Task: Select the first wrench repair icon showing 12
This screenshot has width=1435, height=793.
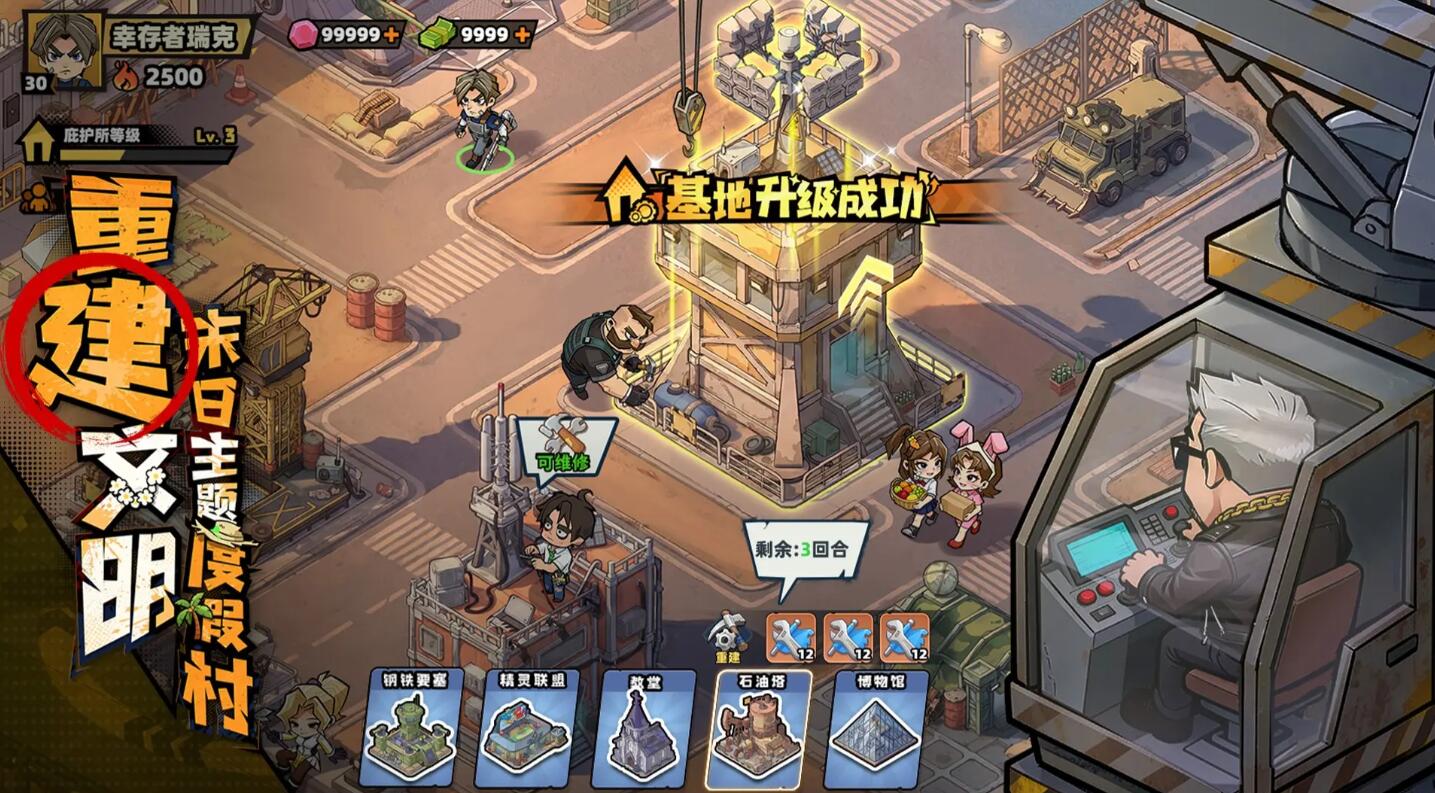Action: 789,637
